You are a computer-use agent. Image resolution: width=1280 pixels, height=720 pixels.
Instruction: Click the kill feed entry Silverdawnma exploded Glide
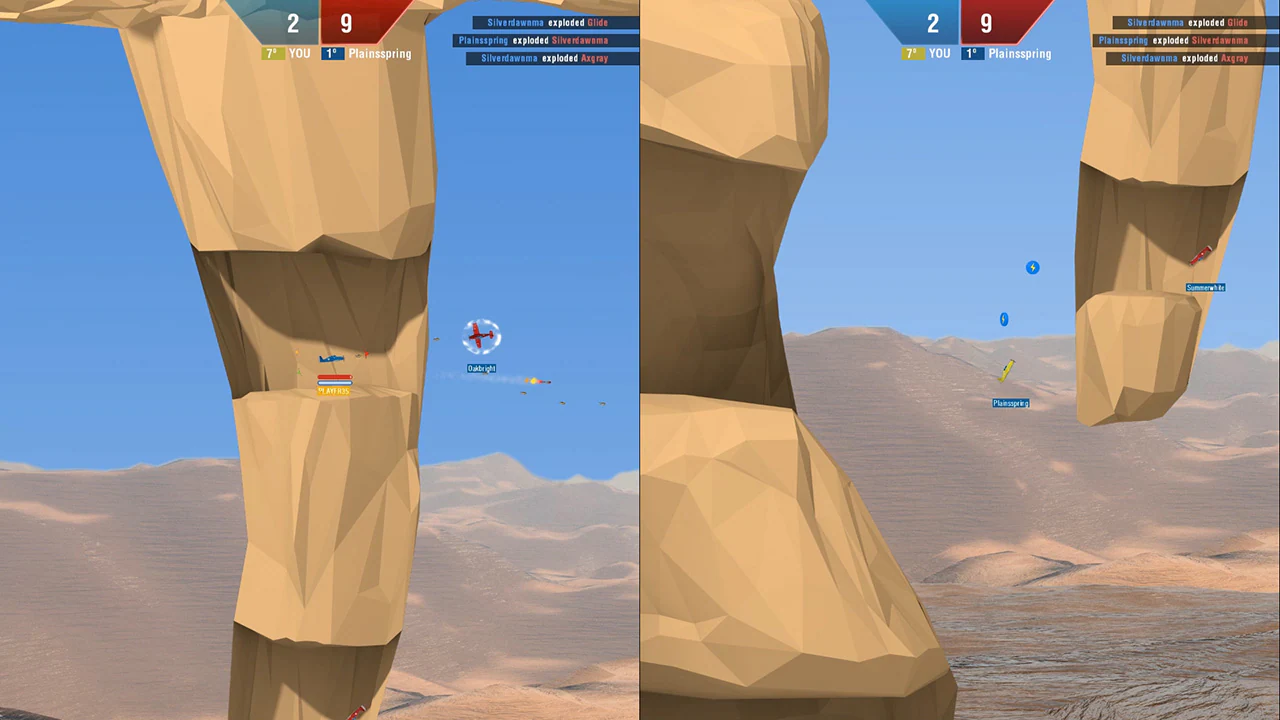(x=548, y=22)
